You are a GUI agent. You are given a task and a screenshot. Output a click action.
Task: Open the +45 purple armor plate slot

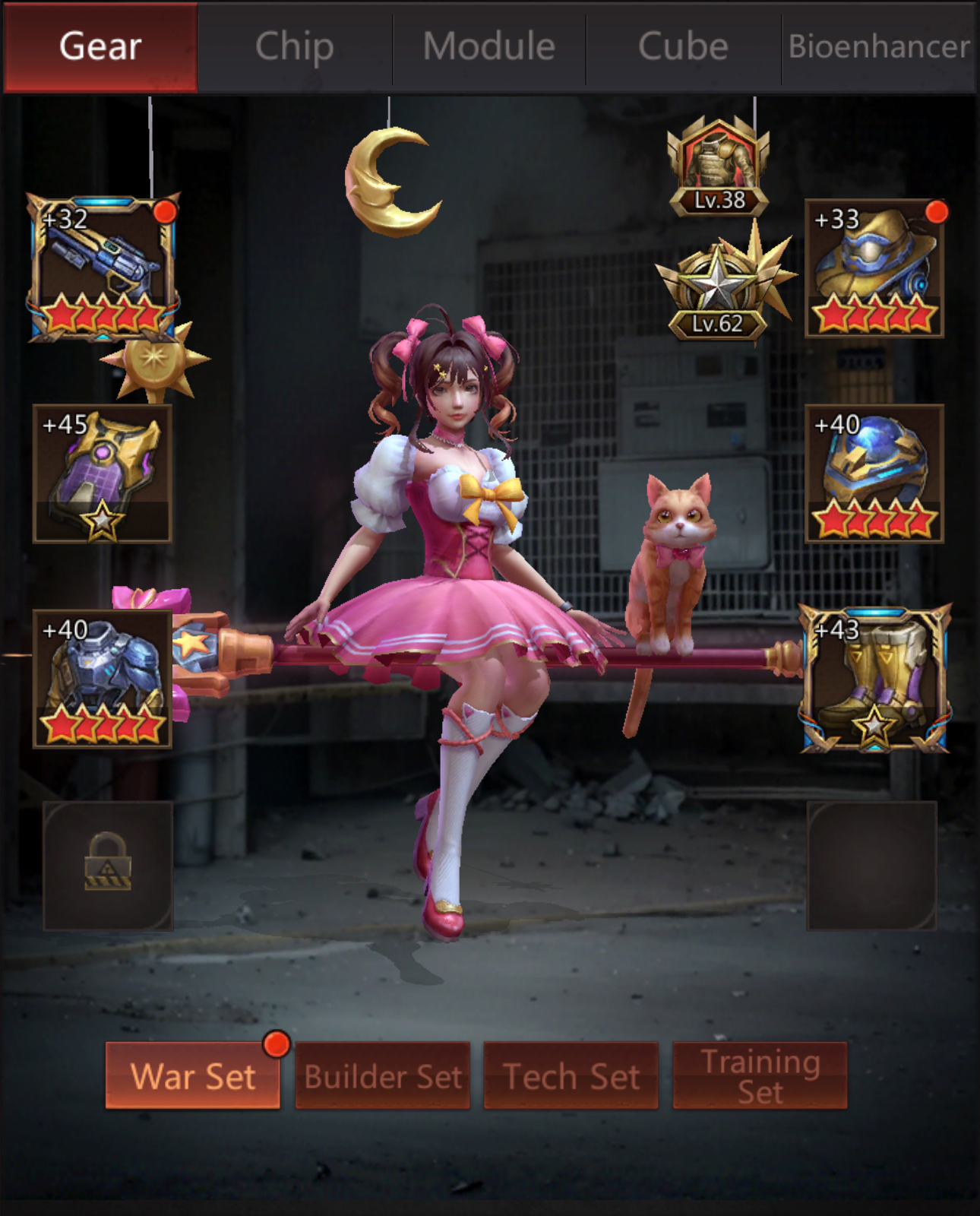coord(103,473)
